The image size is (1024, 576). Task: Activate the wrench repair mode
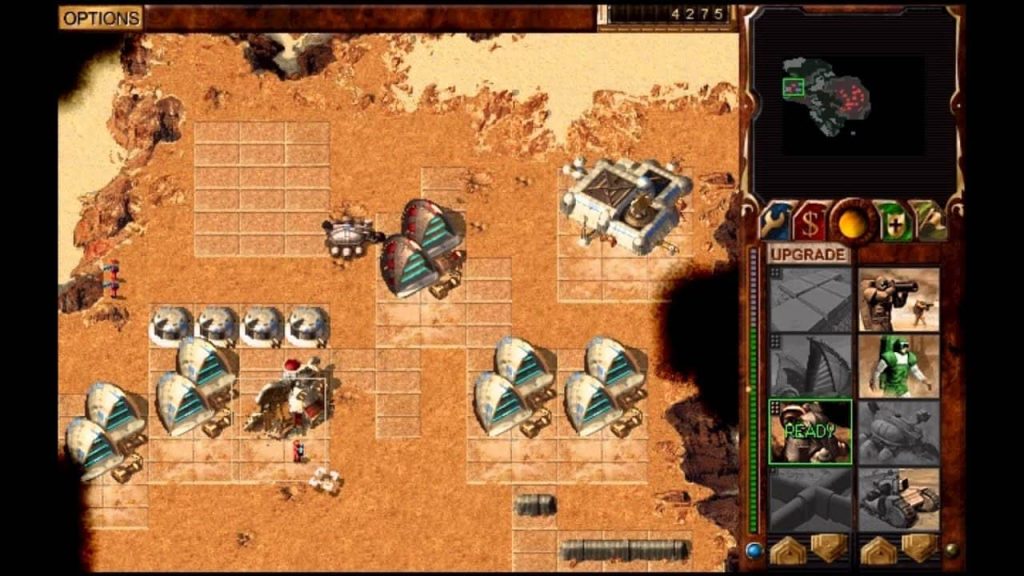point(776,220)
